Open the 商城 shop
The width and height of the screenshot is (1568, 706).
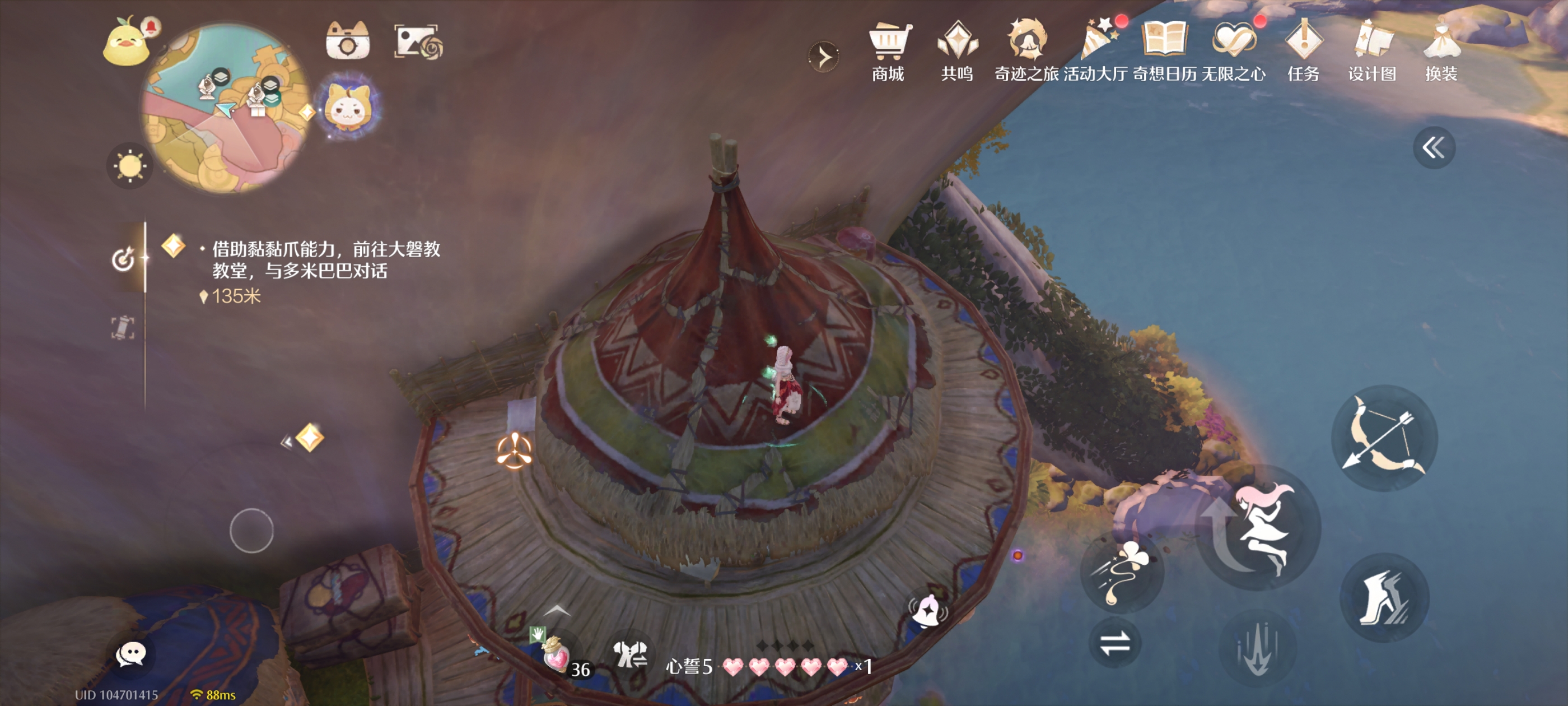tap(888, 52)
